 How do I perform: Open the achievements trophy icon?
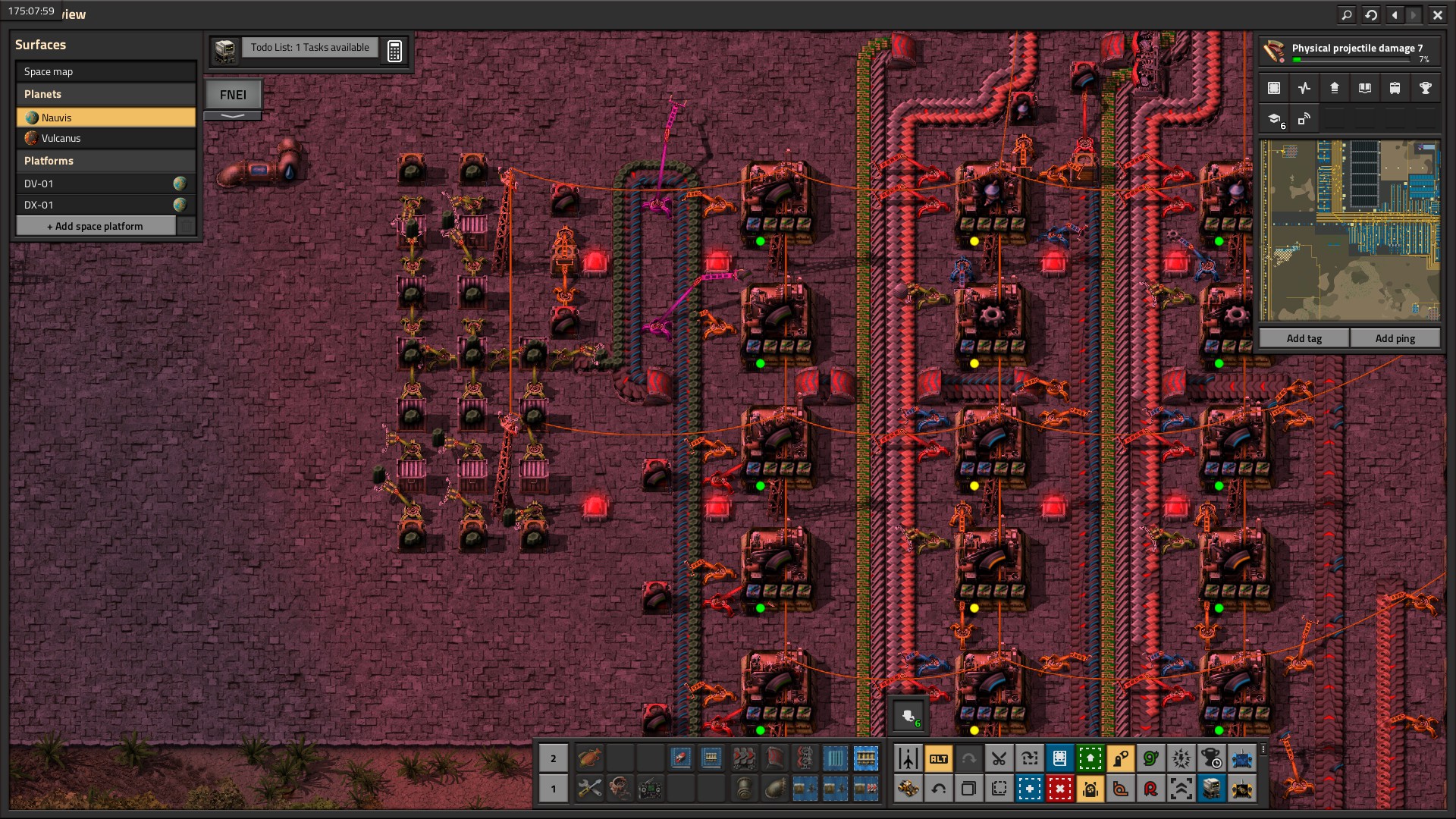1425,88
